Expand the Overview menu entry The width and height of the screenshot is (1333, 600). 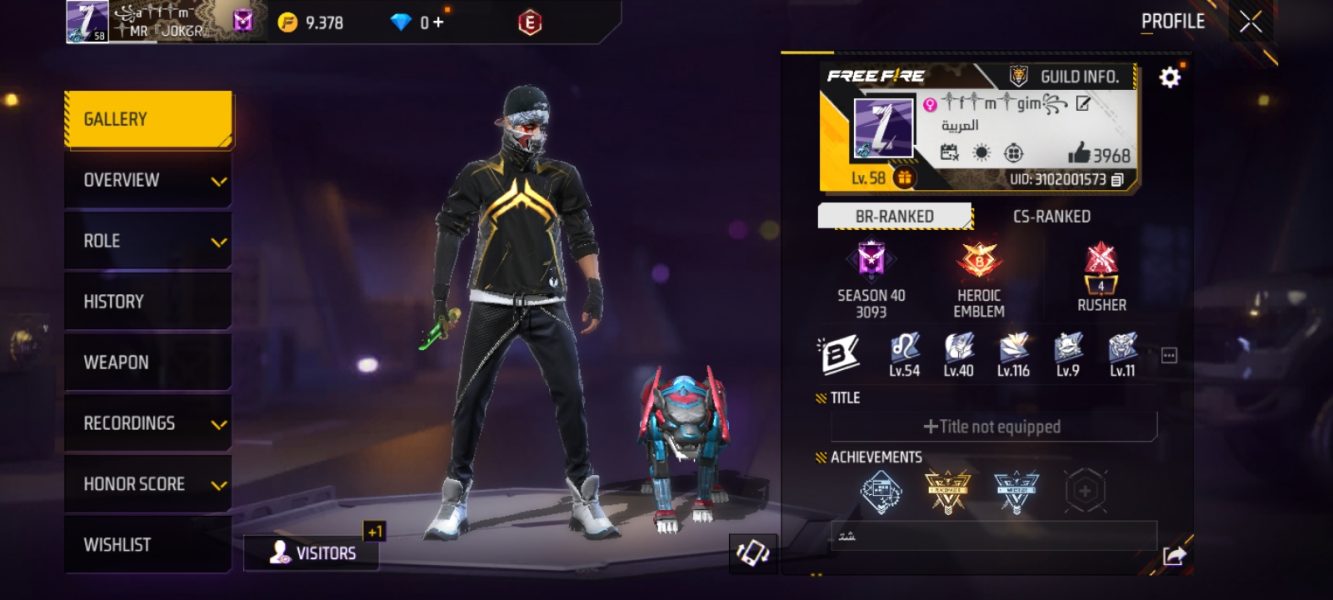(x=148, y=180)
